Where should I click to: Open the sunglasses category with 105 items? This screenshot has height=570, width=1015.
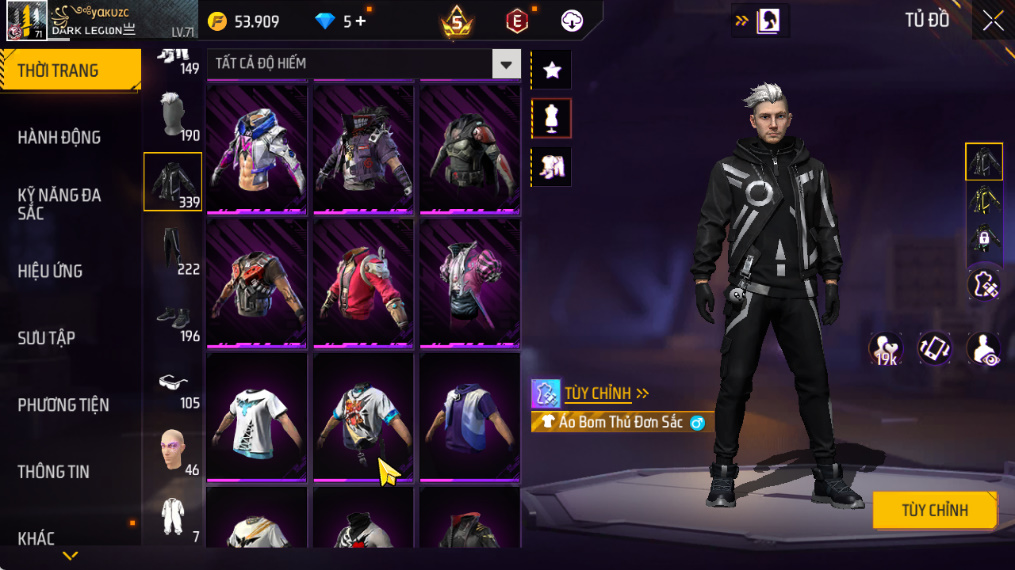172,384
